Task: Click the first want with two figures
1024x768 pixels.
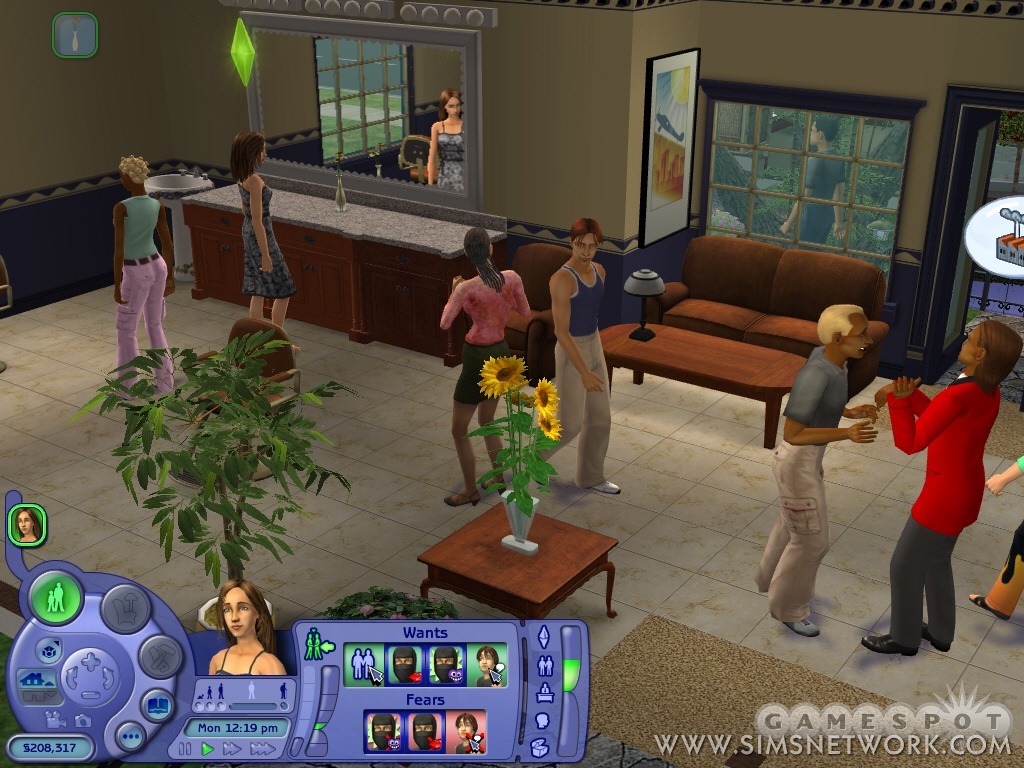Action: (363, 664)
